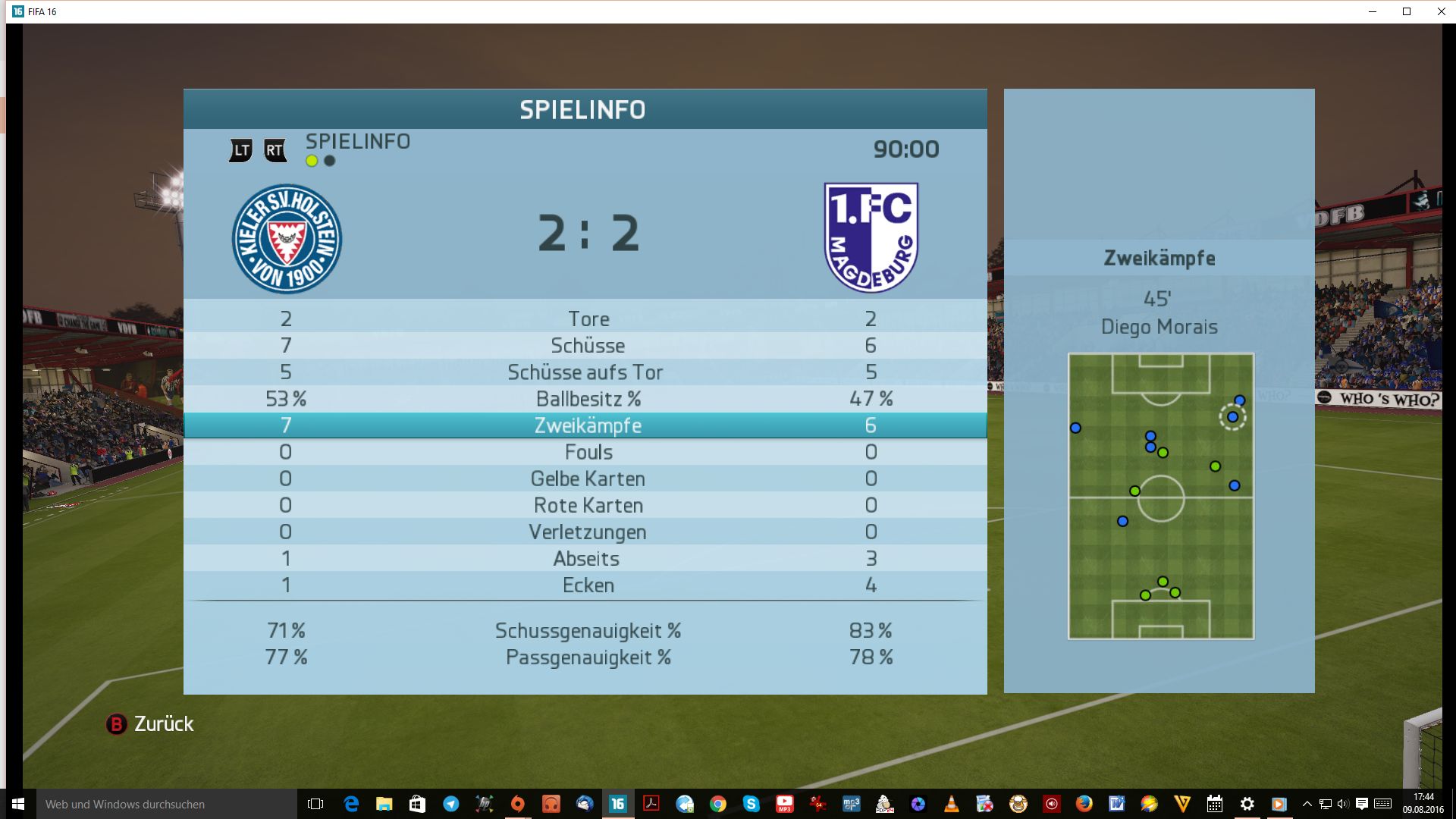Select the Abseits stat row

pyautogui.click(x=586, y=558)
